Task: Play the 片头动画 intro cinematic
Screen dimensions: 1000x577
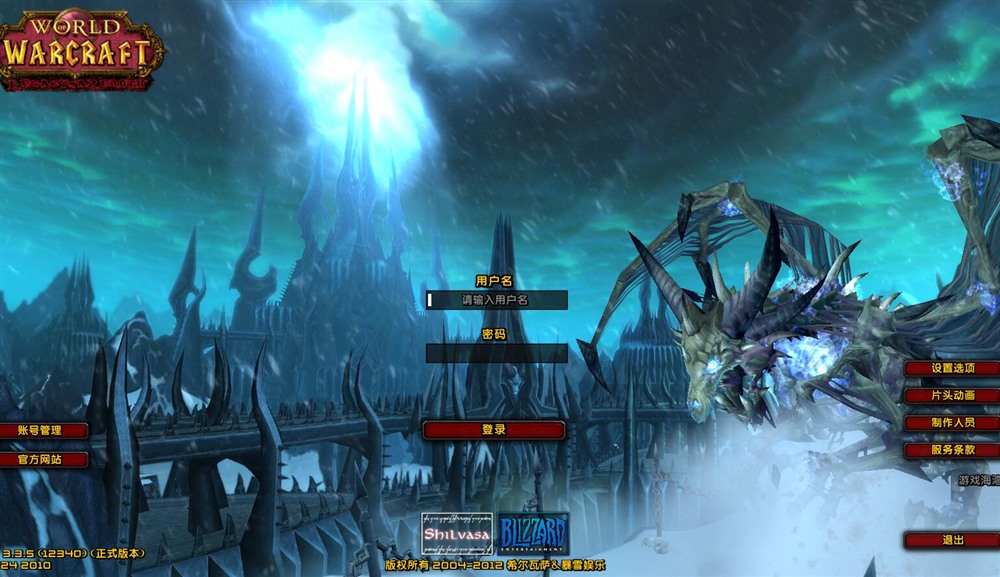Action: [952, 395]
